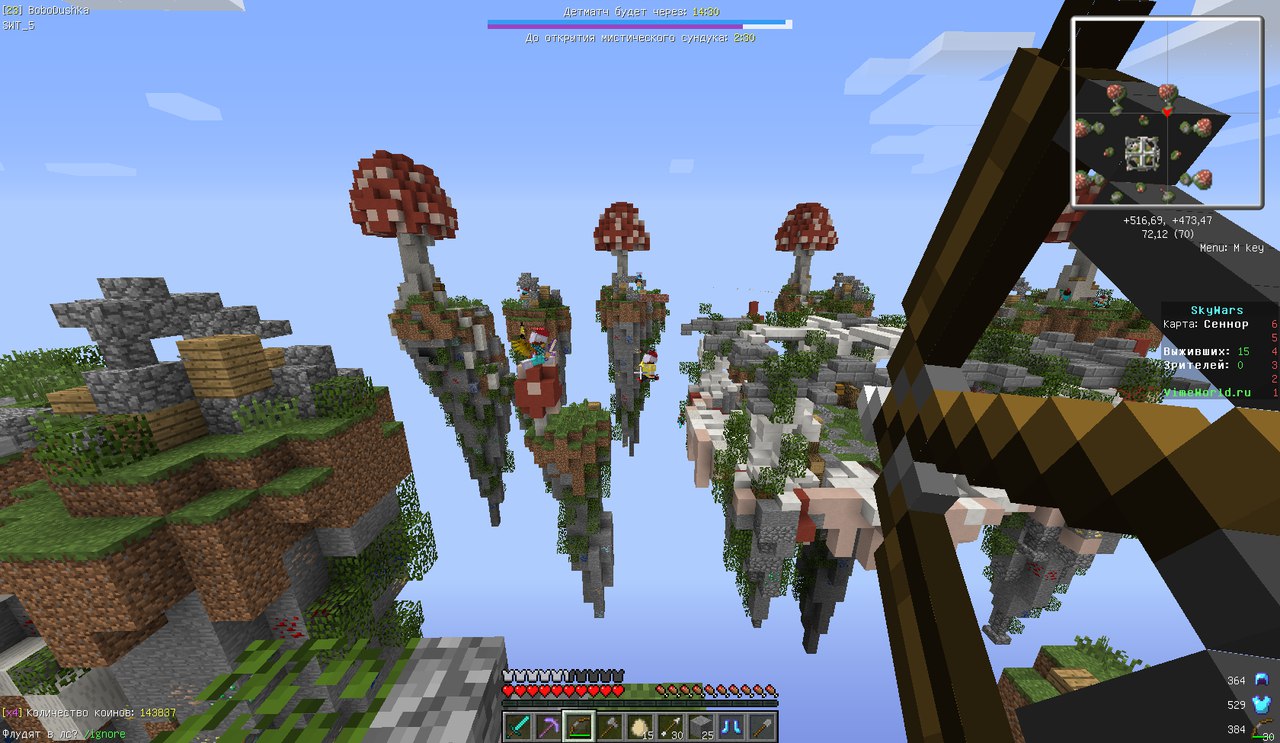Select the stack of 15 eggs
This screenshot has width=1280, height=743.
point(640,725)
